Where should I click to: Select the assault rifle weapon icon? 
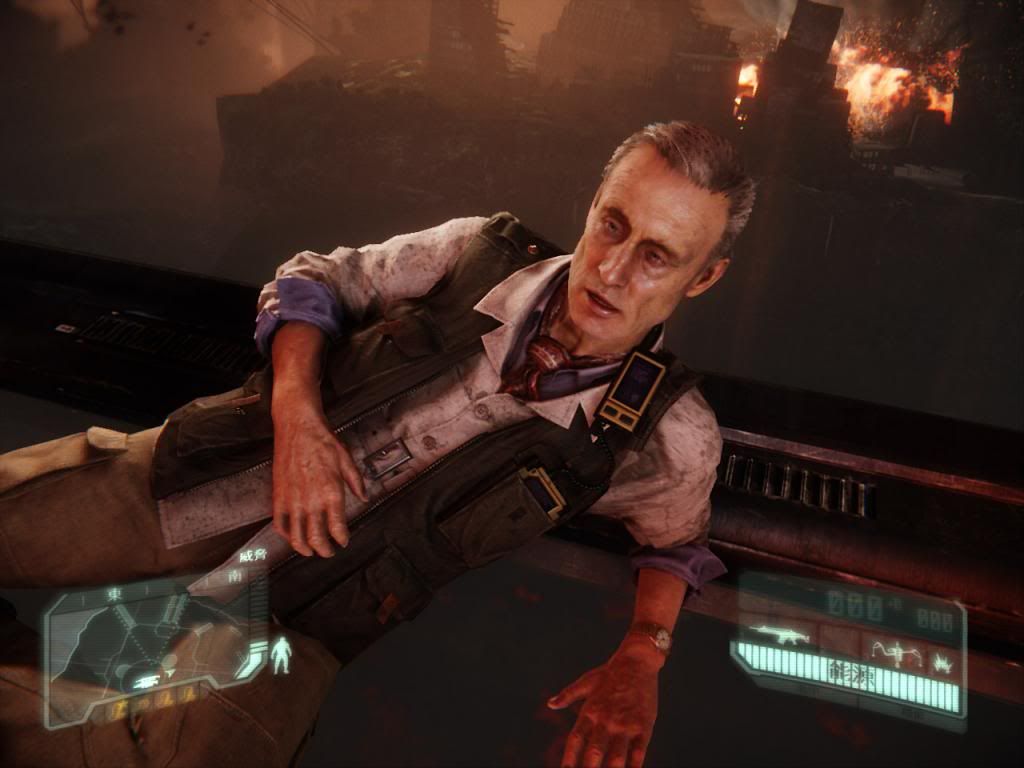(x=779, y=634)
